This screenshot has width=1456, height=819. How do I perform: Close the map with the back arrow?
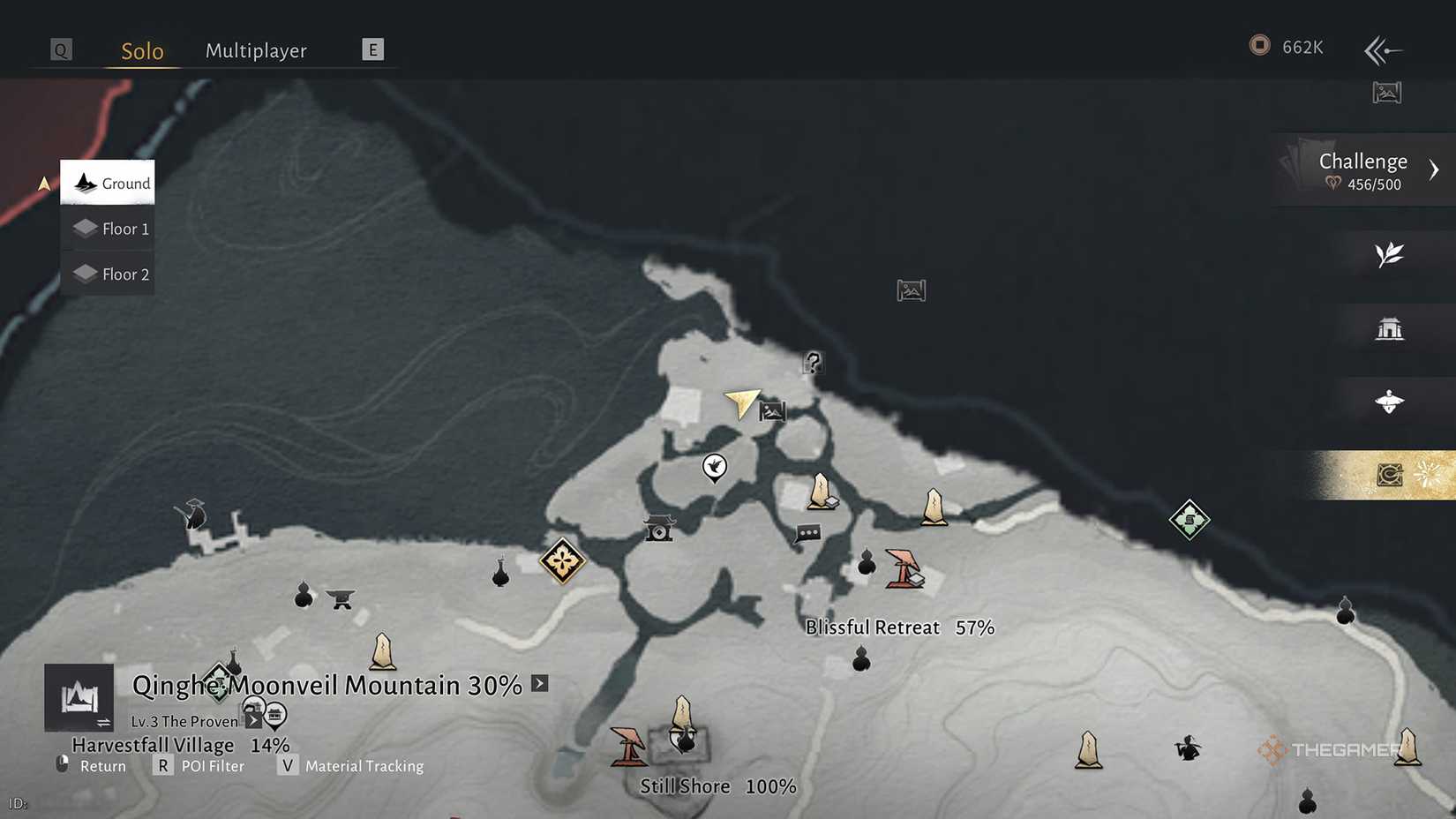1383,50
